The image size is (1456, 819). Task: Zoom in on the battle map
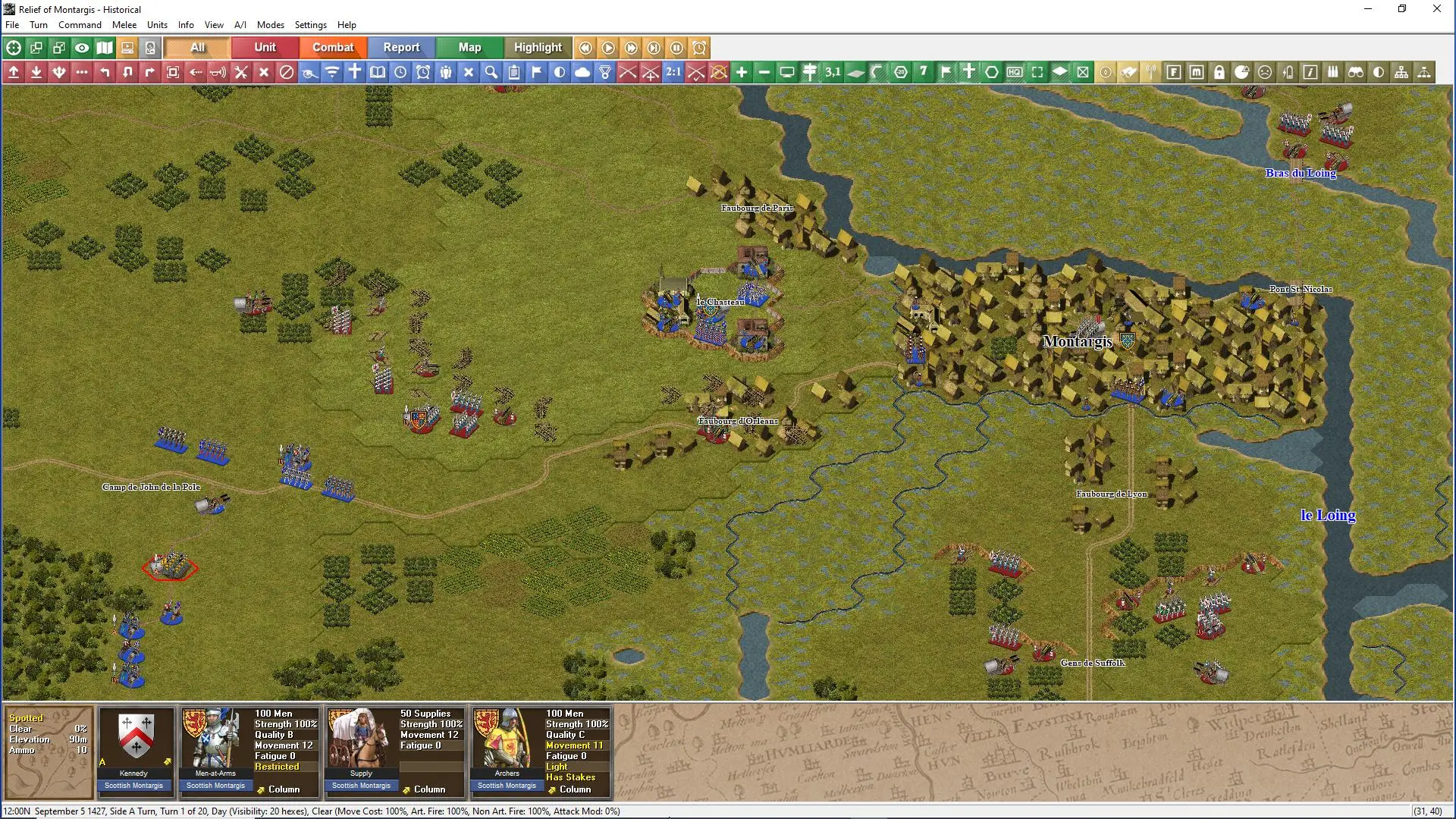[742, 72]
